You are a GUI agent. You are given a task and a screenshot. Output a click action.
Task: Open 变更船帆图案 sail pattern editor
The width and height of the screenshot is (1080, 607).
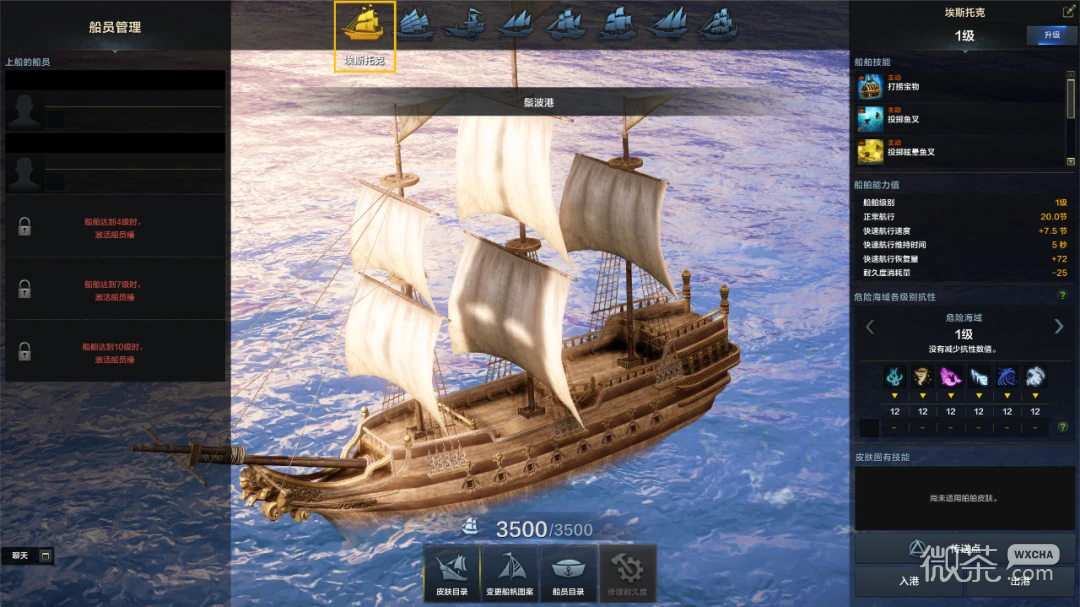[x=510, y=574]
